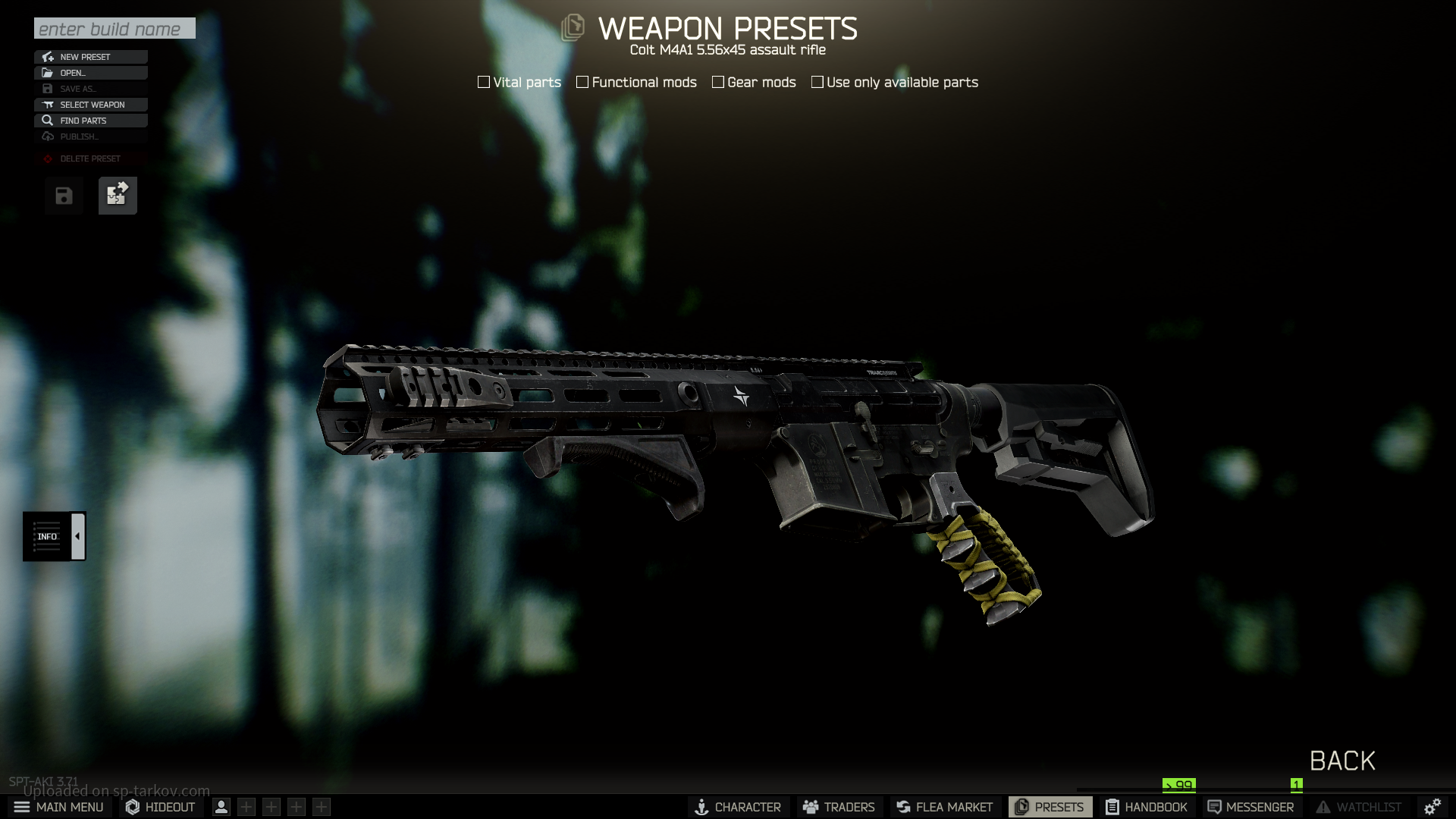Open settings via the gear icon
Screen dimensions: 1456x819
click(1432, 807)
